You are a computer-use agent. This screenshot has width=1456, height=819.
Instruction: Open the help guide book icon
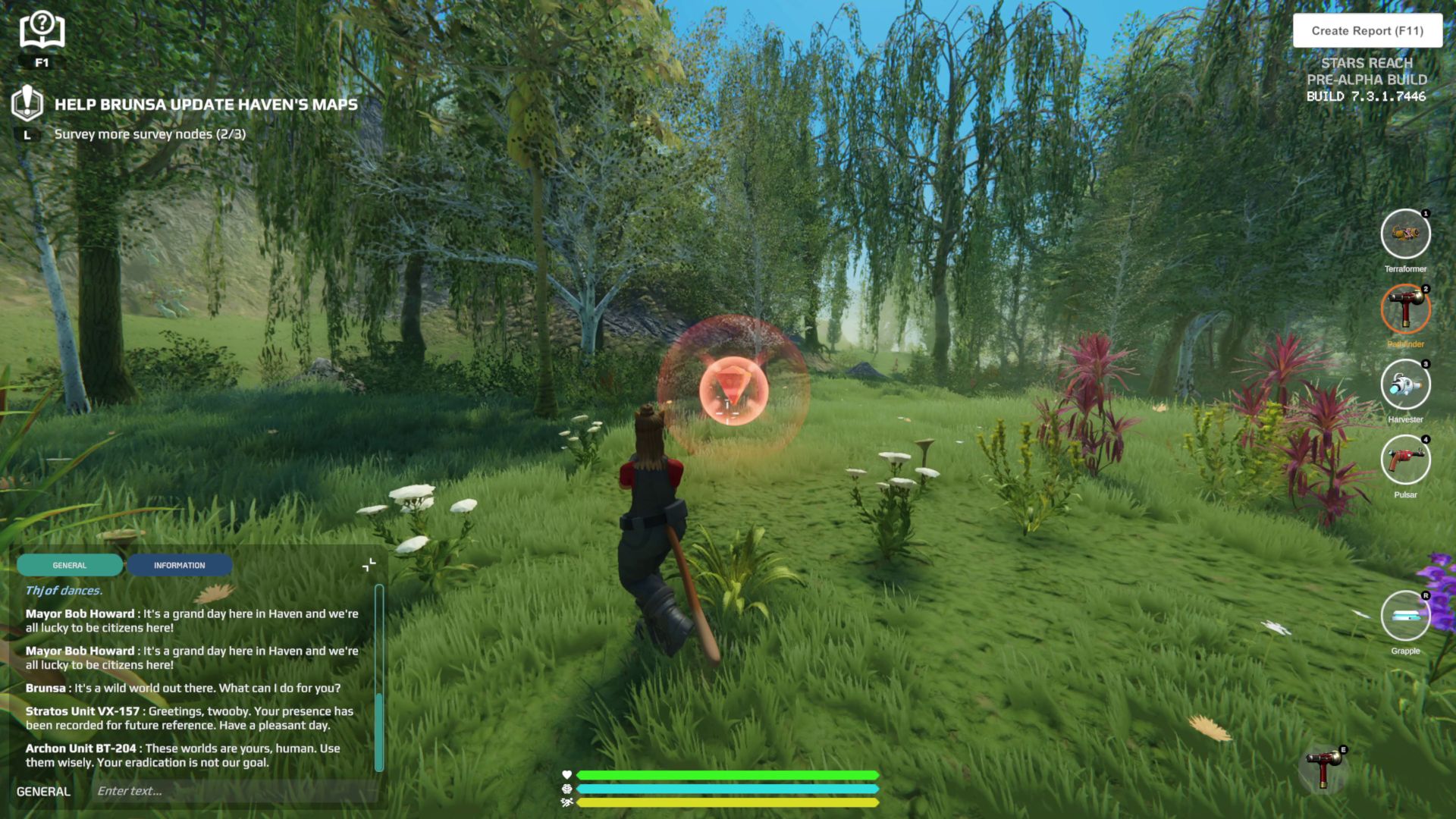[42, 31]
